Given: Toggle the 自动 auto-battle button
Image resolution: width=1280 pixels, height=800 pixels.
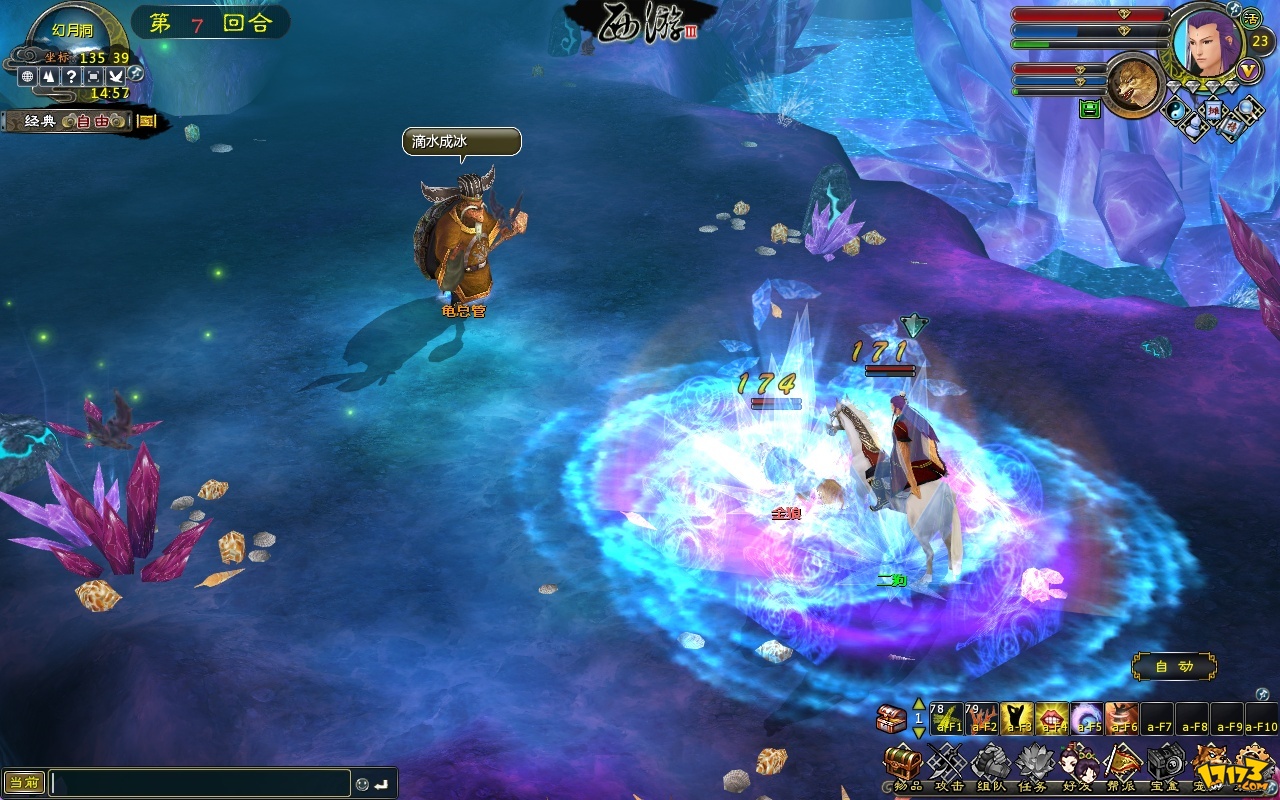Looking at the screenshot, I should [x=1173, y=666].
